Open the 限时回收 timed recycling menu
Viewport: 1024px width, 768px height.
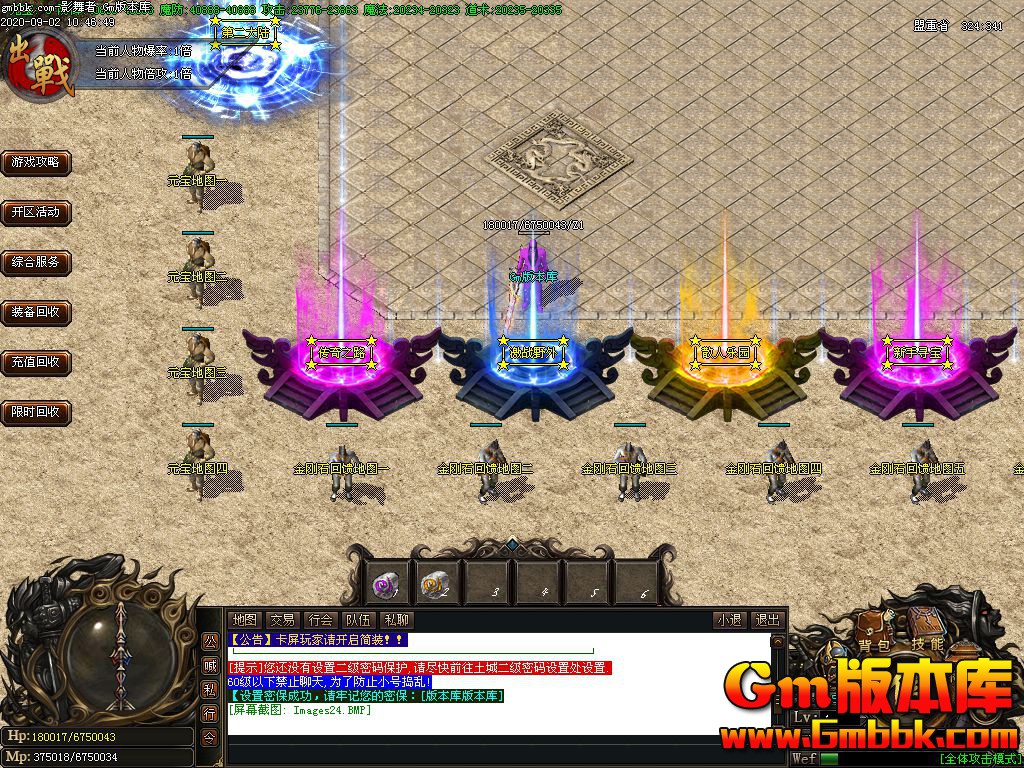tap(36, 412)
